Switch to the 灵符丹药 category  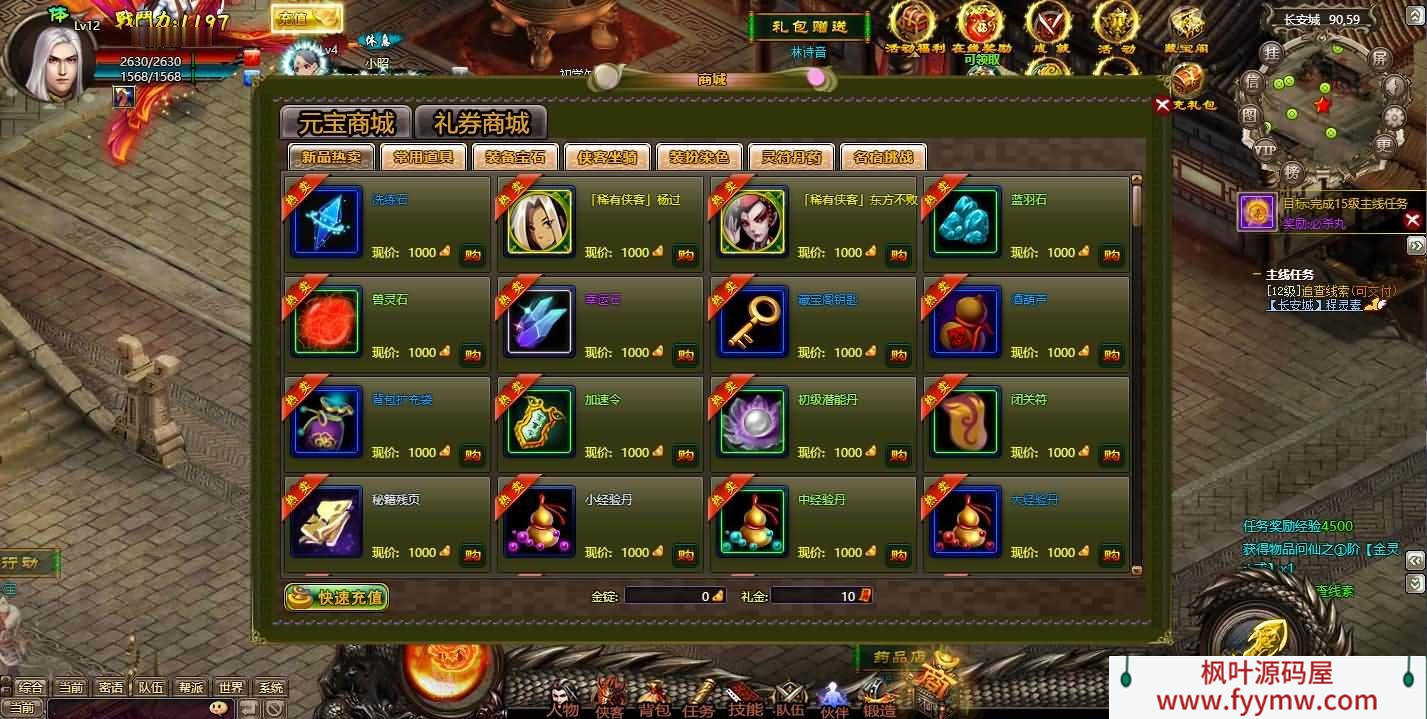point(791,157)
